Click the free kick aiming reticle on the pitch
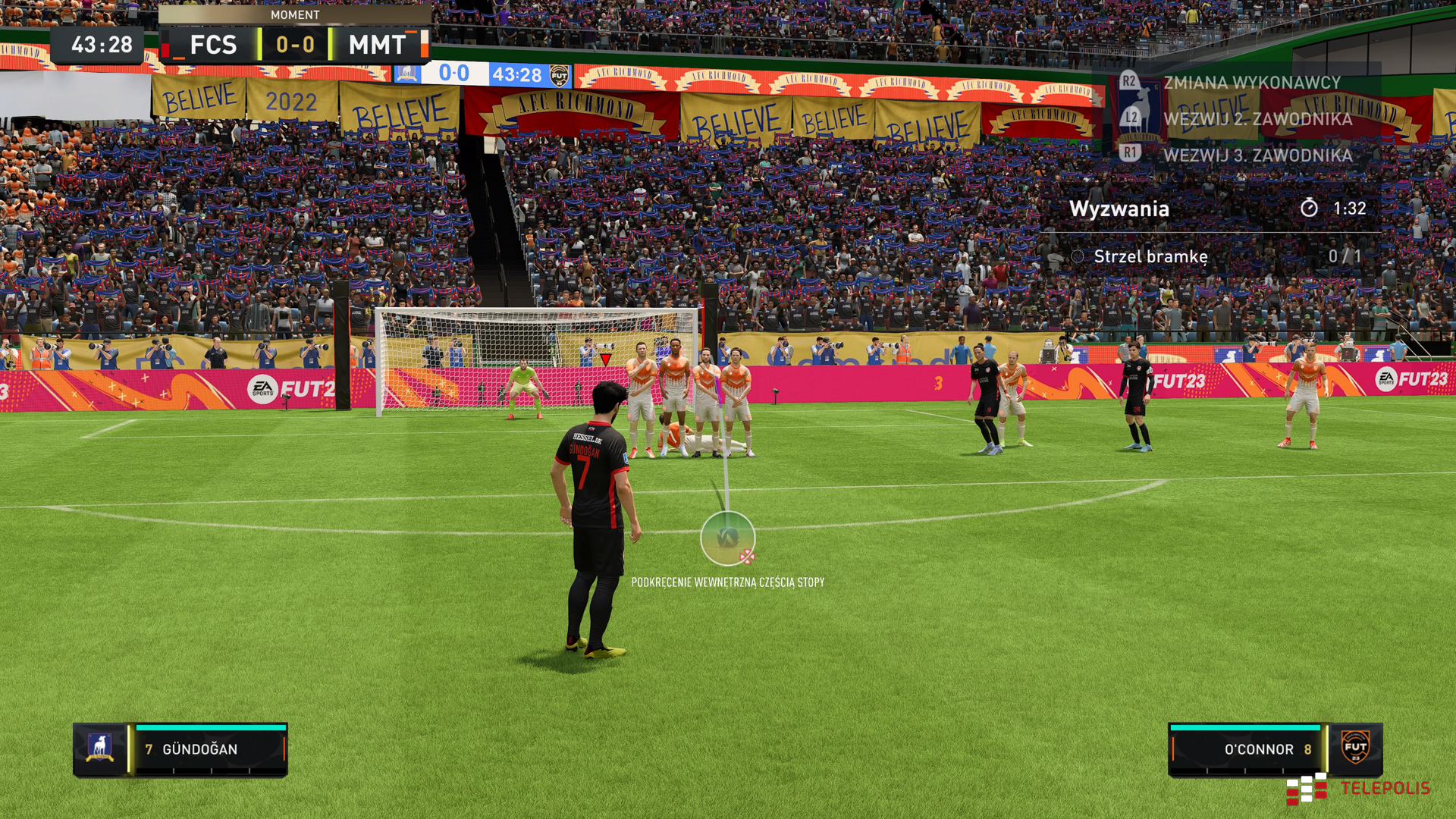This screenshot has height=819, width=1456. (x=729, y=538)
